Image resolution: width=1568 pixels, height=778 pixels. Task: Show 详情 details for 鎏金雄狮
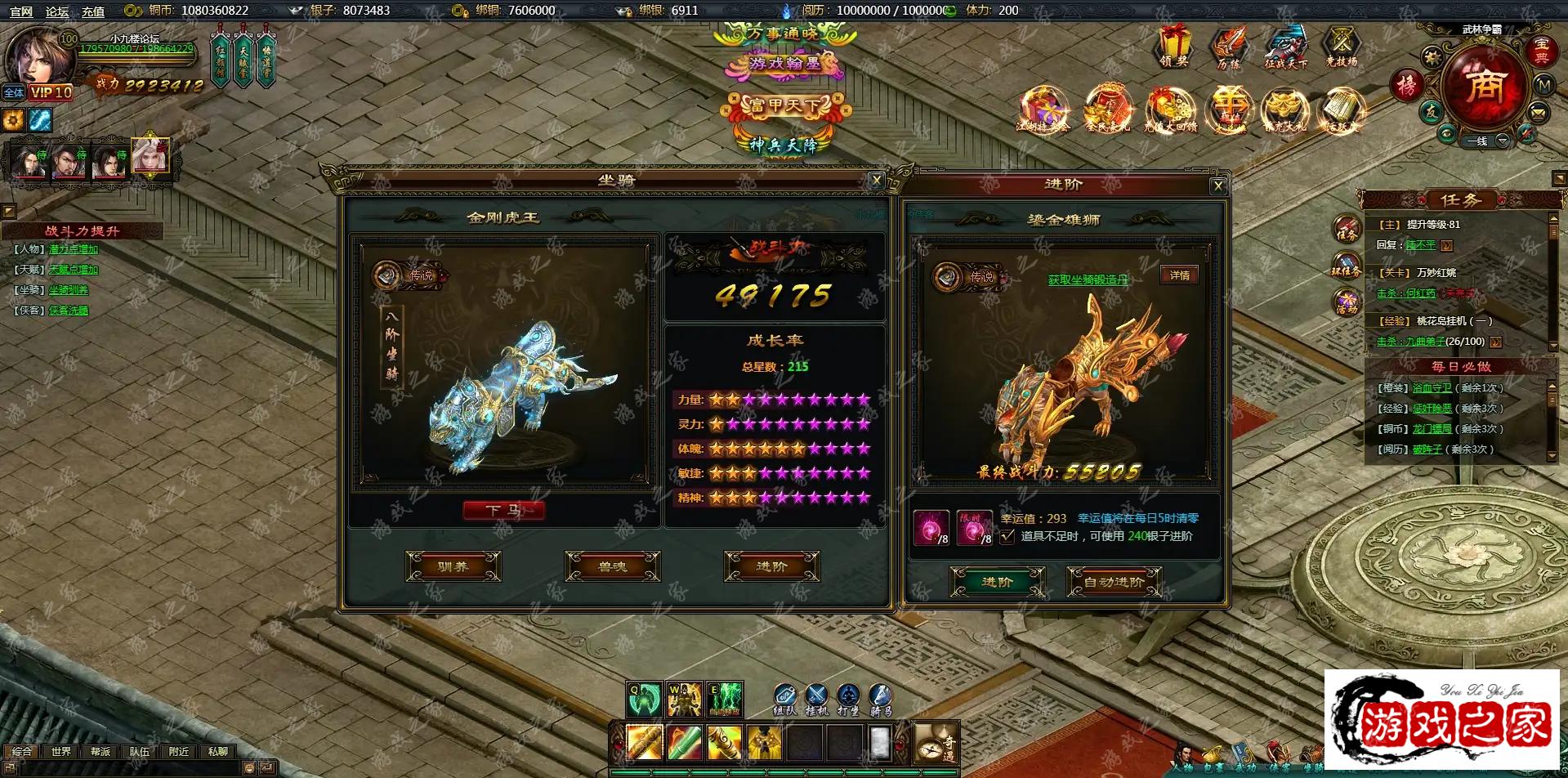pos(1179,275)
